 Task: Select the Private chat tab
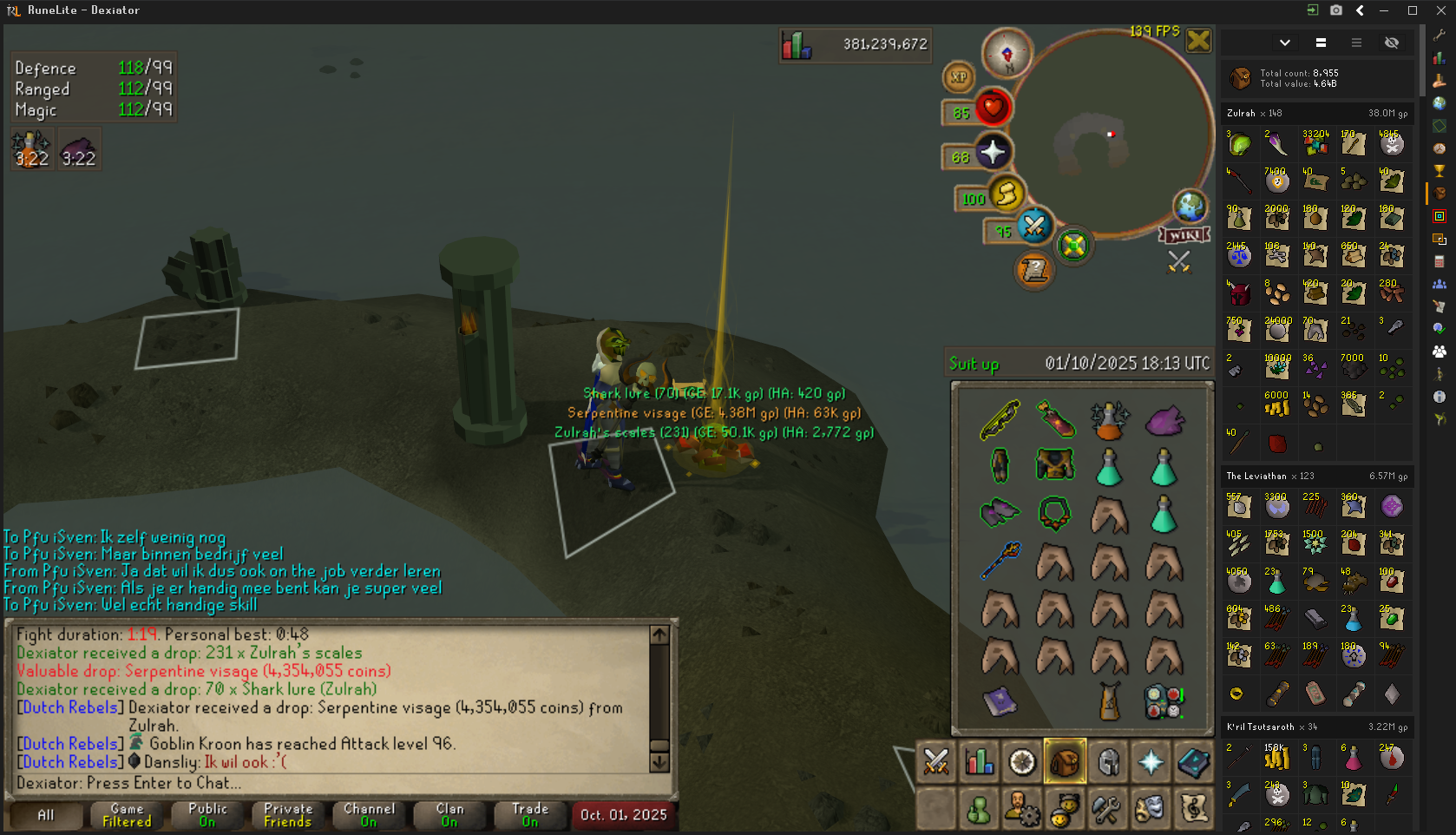click(x=288, y=815)
